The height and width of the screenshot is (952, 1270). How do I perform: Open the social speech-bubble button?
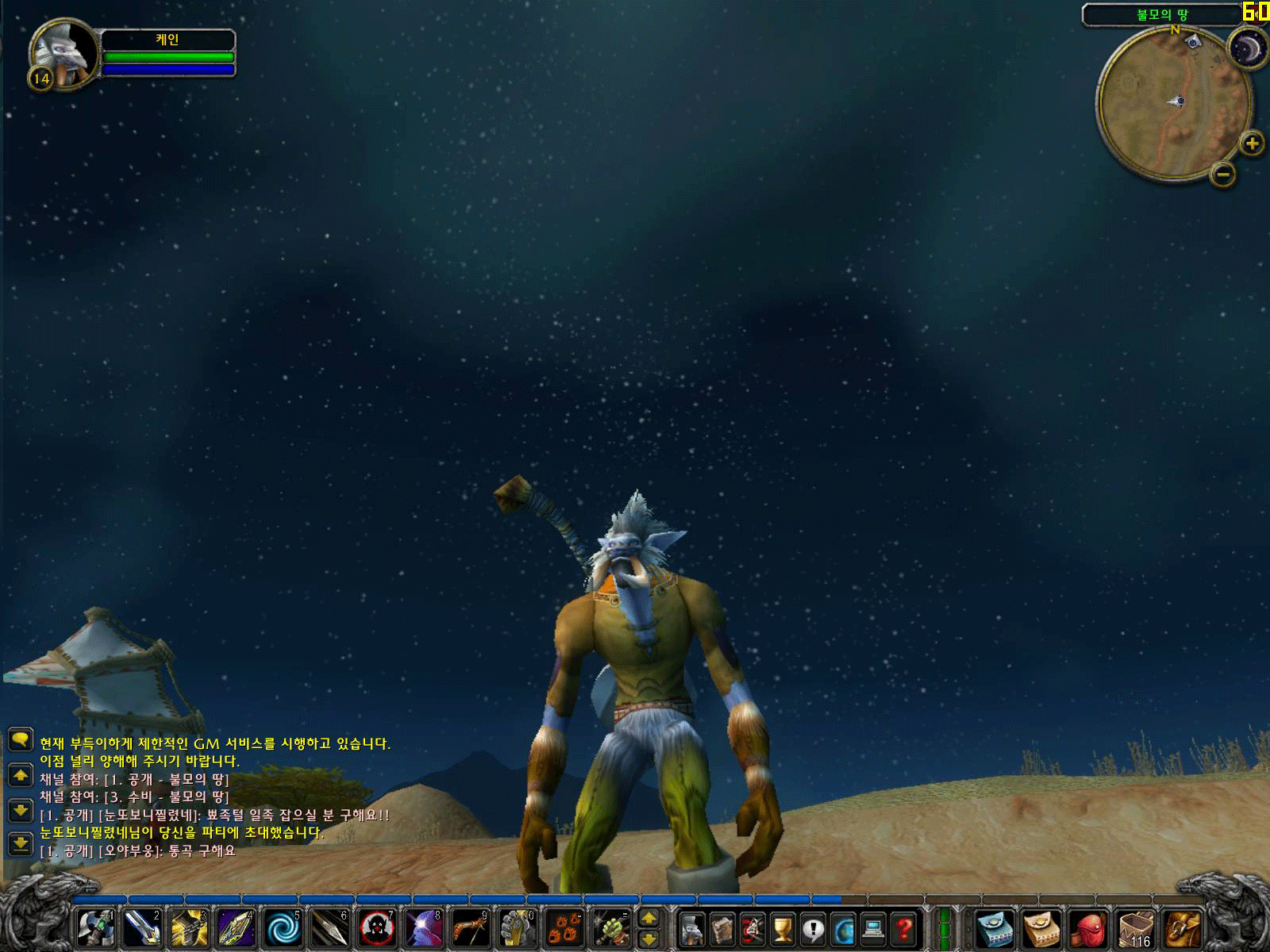813,928
